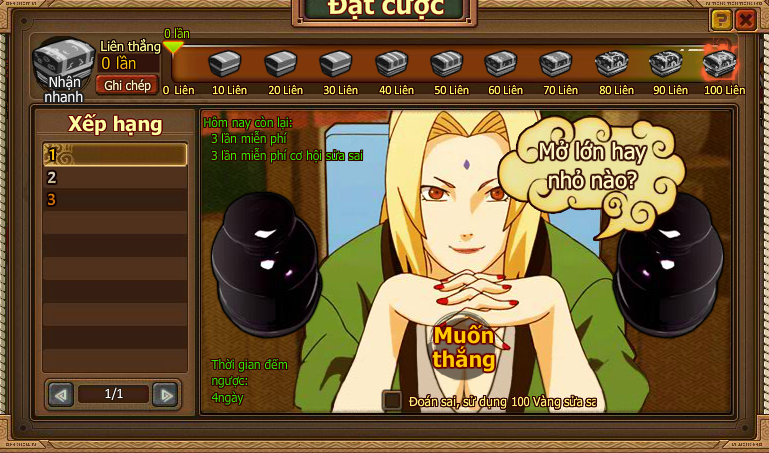Go to previous ranking page

(61, 394)
